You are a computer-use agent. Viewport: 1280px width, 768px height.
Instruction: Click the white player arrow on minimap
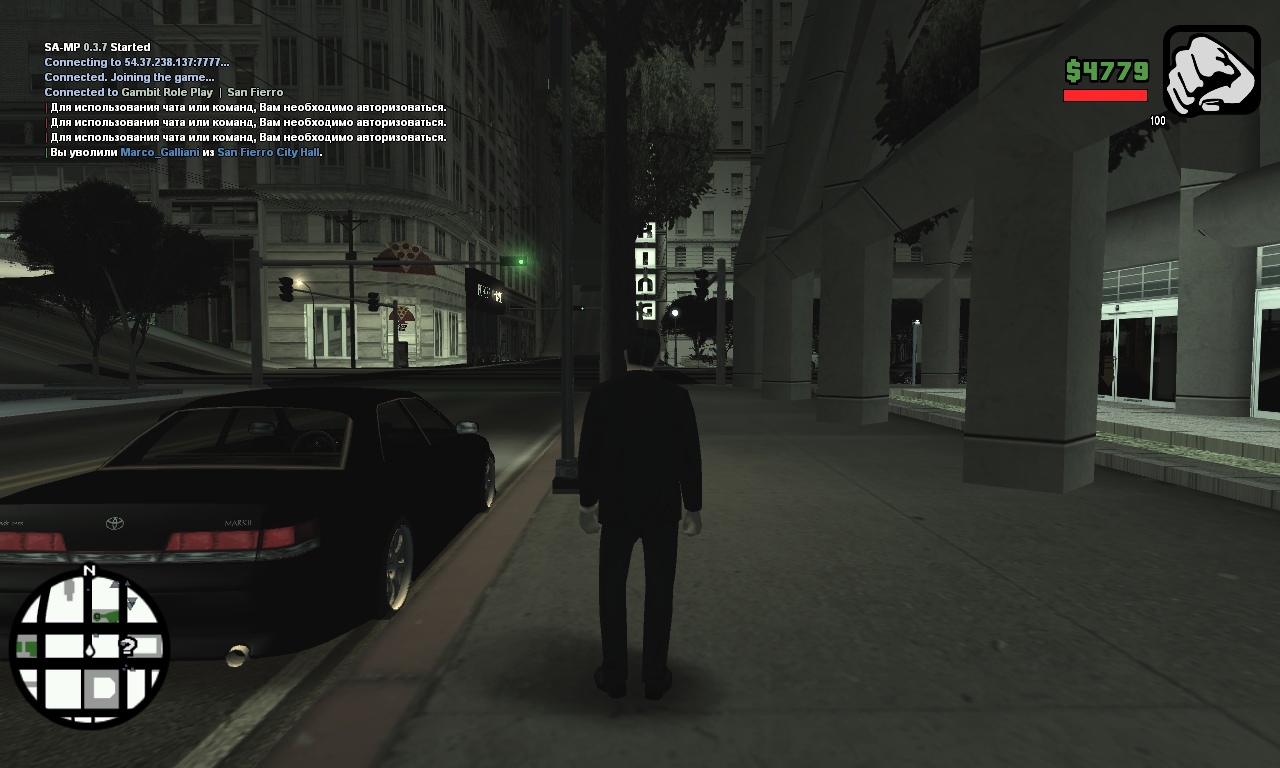point(90,648)
